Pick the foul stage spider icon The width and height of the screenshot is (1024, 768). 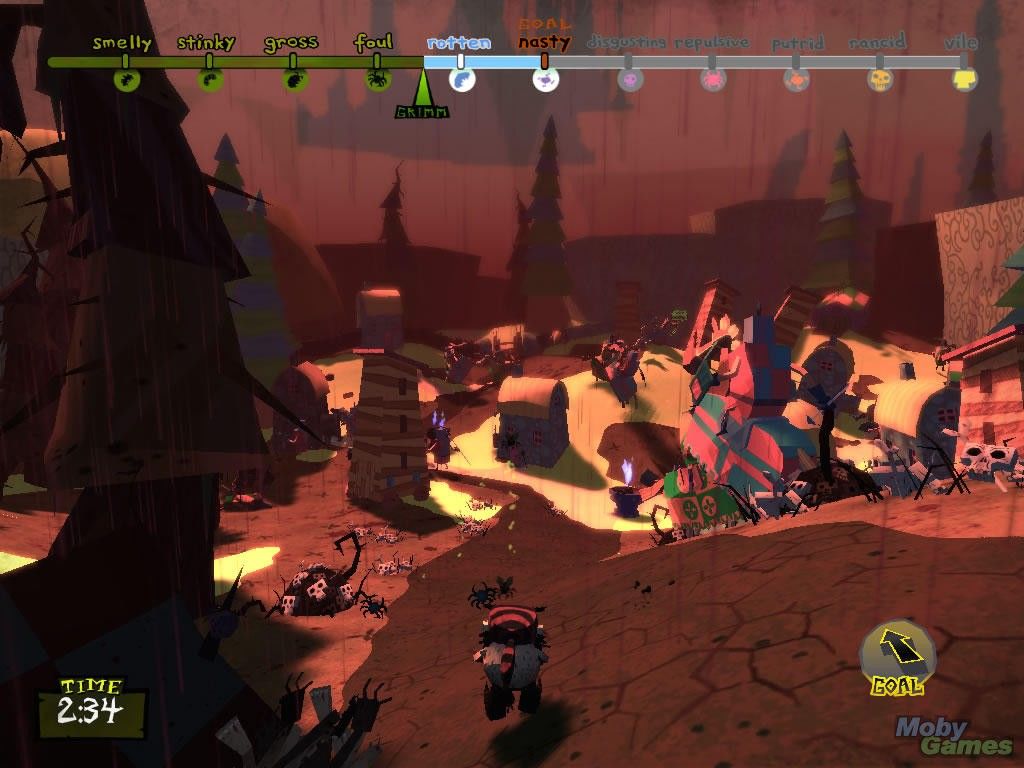tap(378, 79)
